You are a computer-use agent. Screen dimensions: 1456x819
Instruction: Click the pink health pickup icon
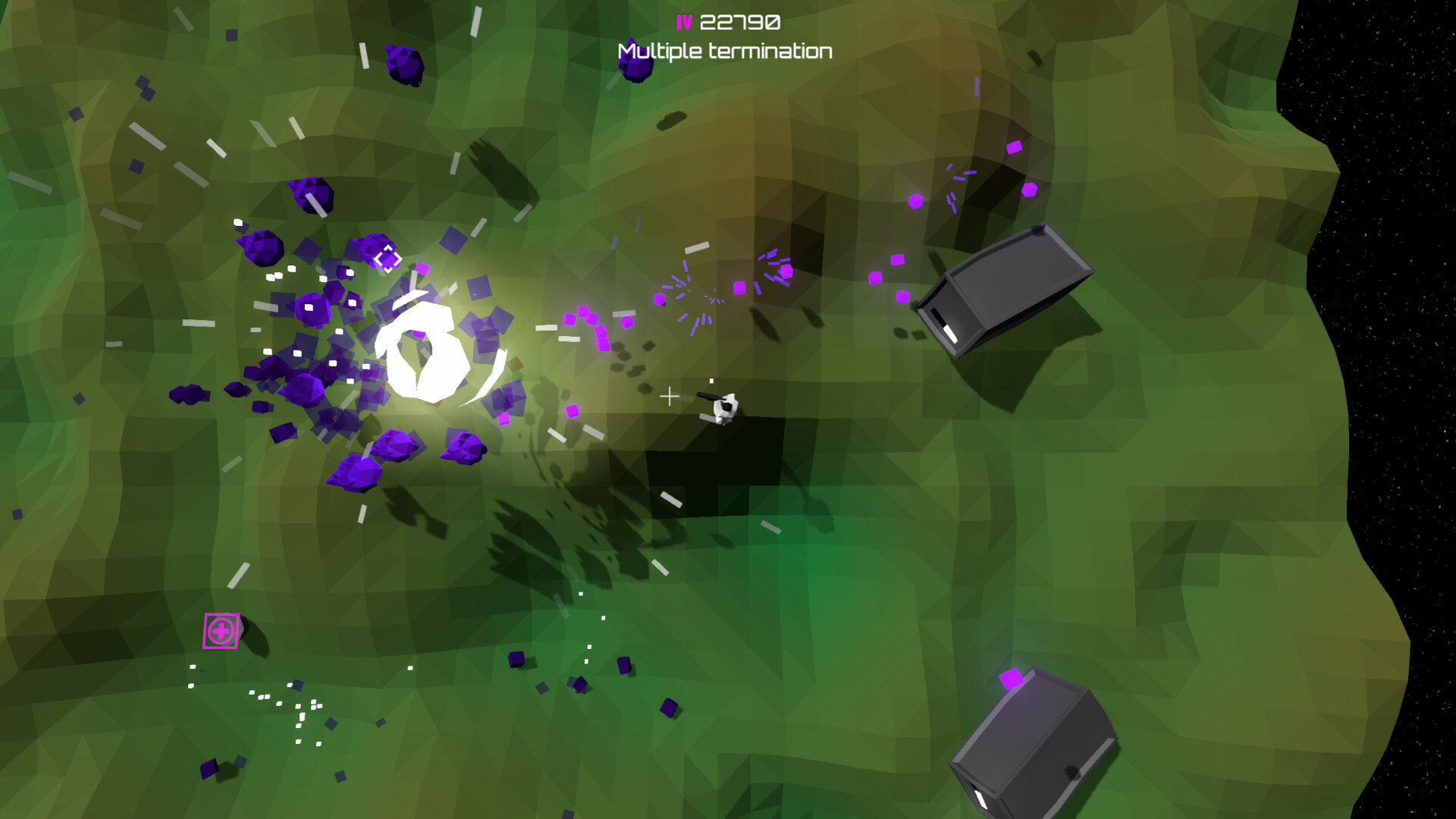(x=220, y=629)
